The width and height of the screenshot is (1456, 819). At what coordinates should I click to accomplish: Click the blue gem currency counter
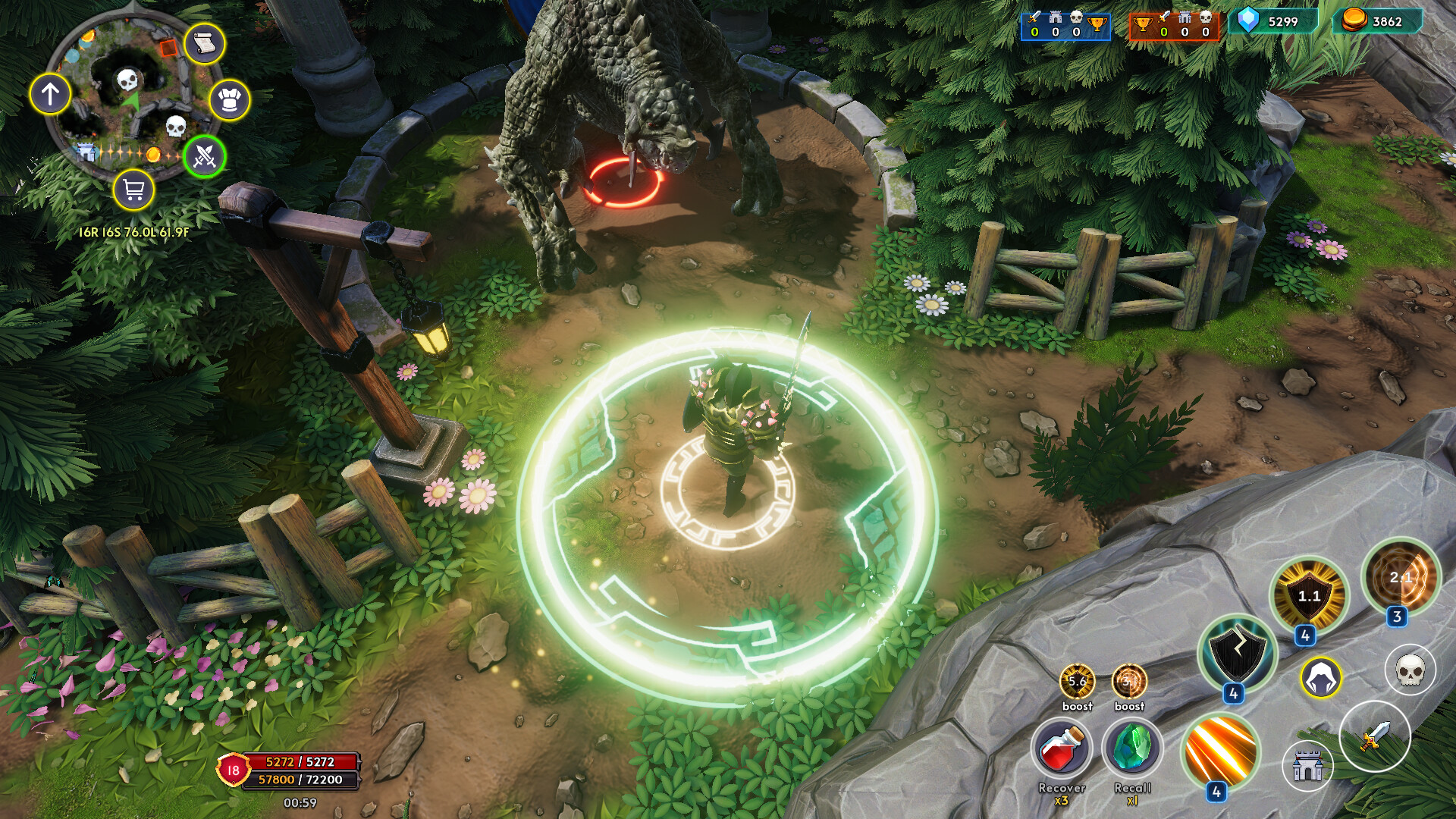tap(1273, 21)
